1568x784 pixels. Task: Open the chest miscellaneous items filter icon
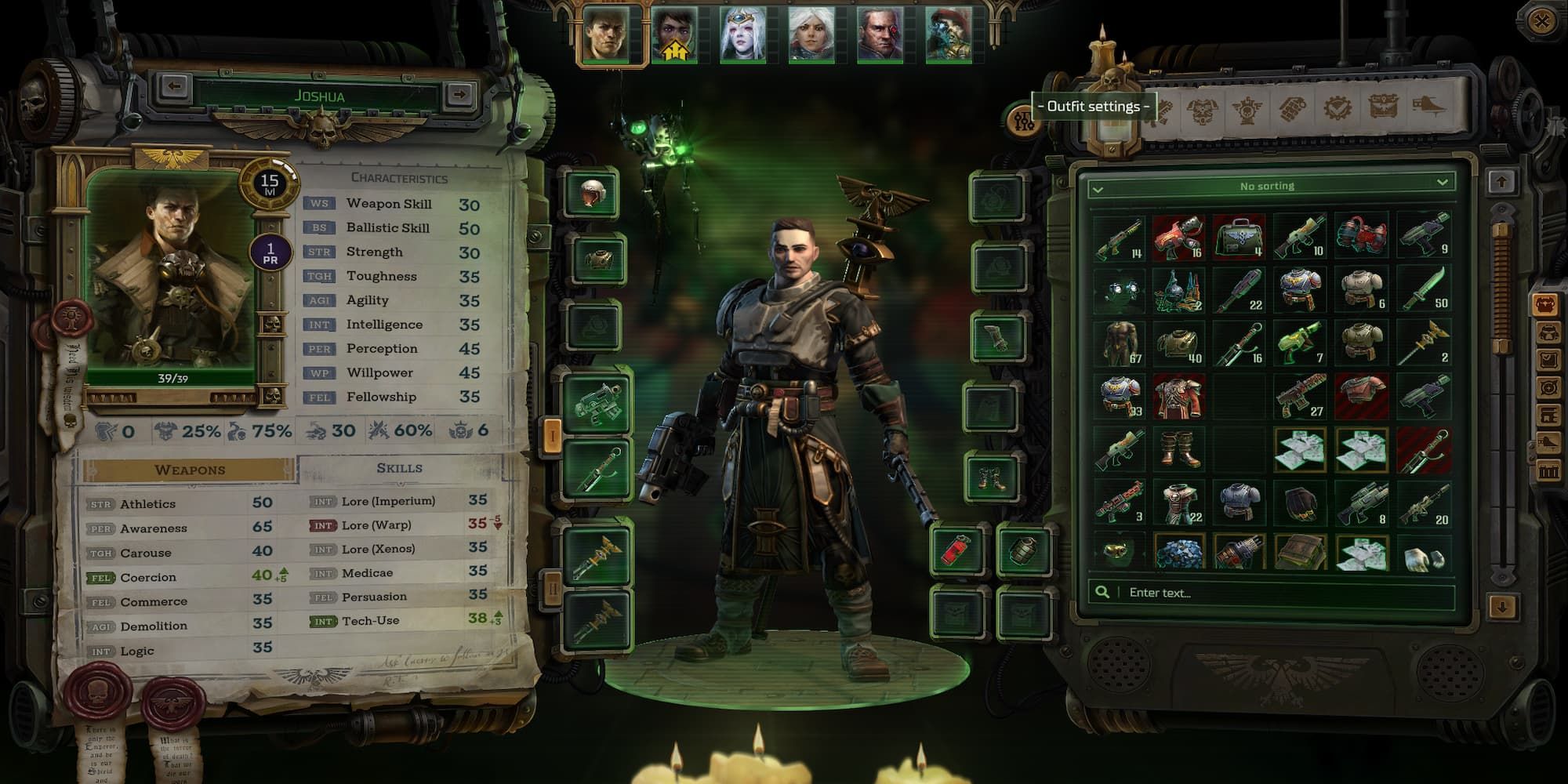(x=1384, y=110)
